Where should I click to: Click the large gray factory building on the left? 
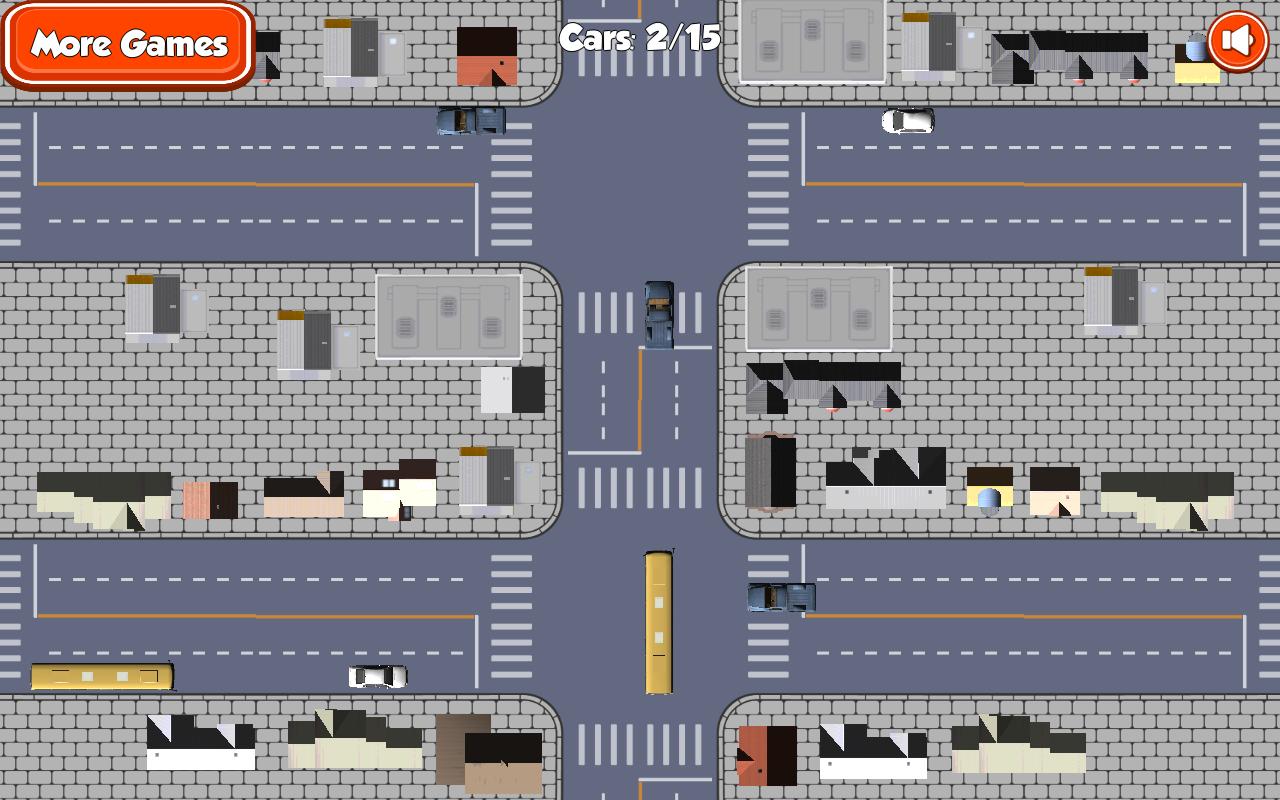448,315
